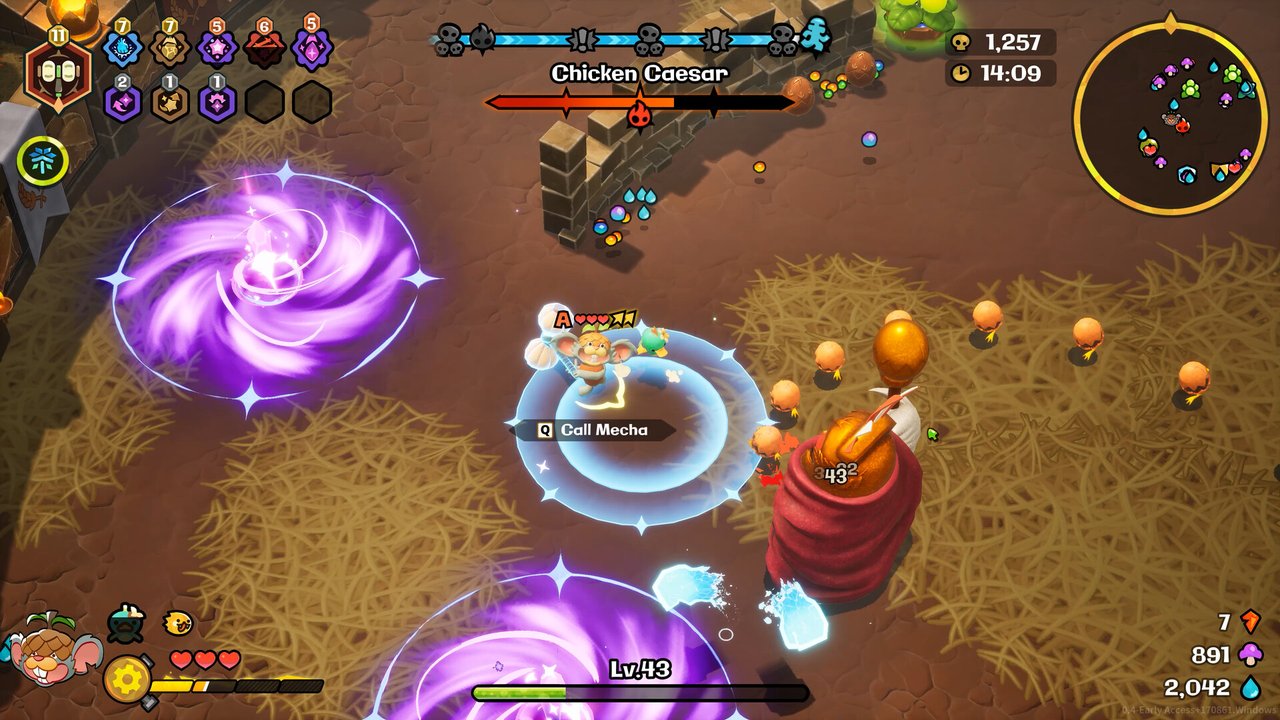This screenshot has width=1280, height=720.
Task: Click the cyan runner icon on wave tracker
Action: [x=817, y=38]
